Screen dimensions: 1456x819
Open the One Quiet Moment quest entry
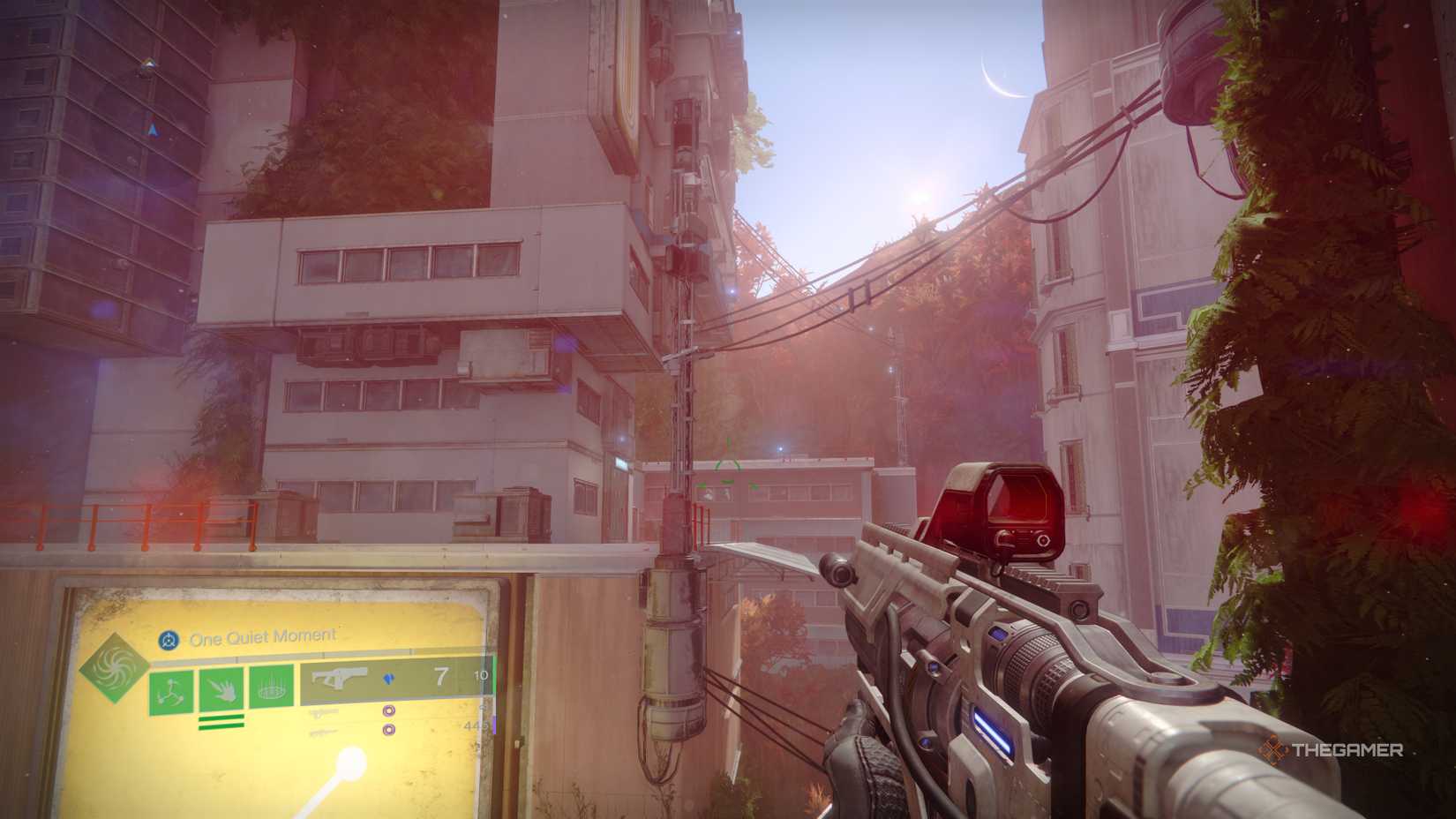(x=260, y=635)
